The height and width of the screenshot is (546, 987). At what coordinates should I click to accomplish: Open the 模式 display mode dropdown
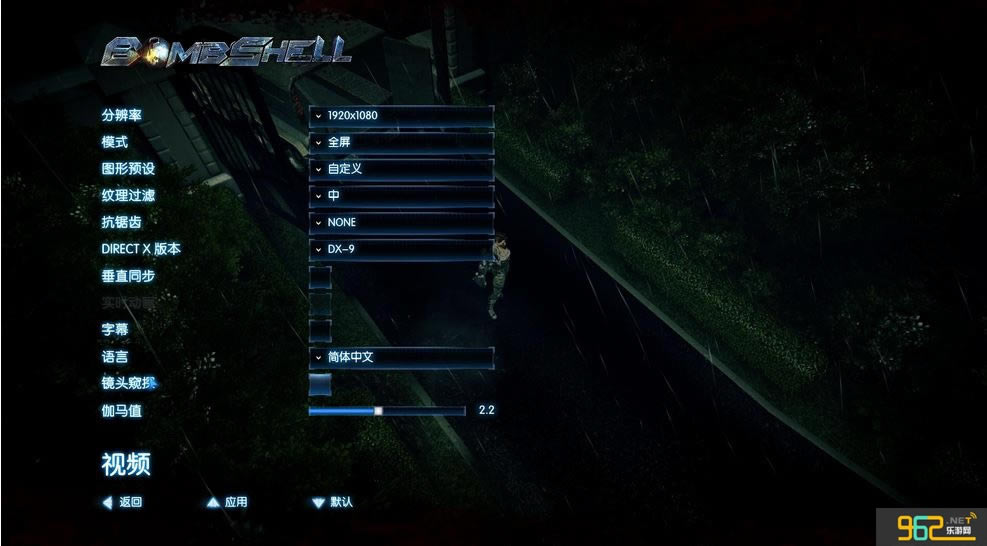[401, 143]
